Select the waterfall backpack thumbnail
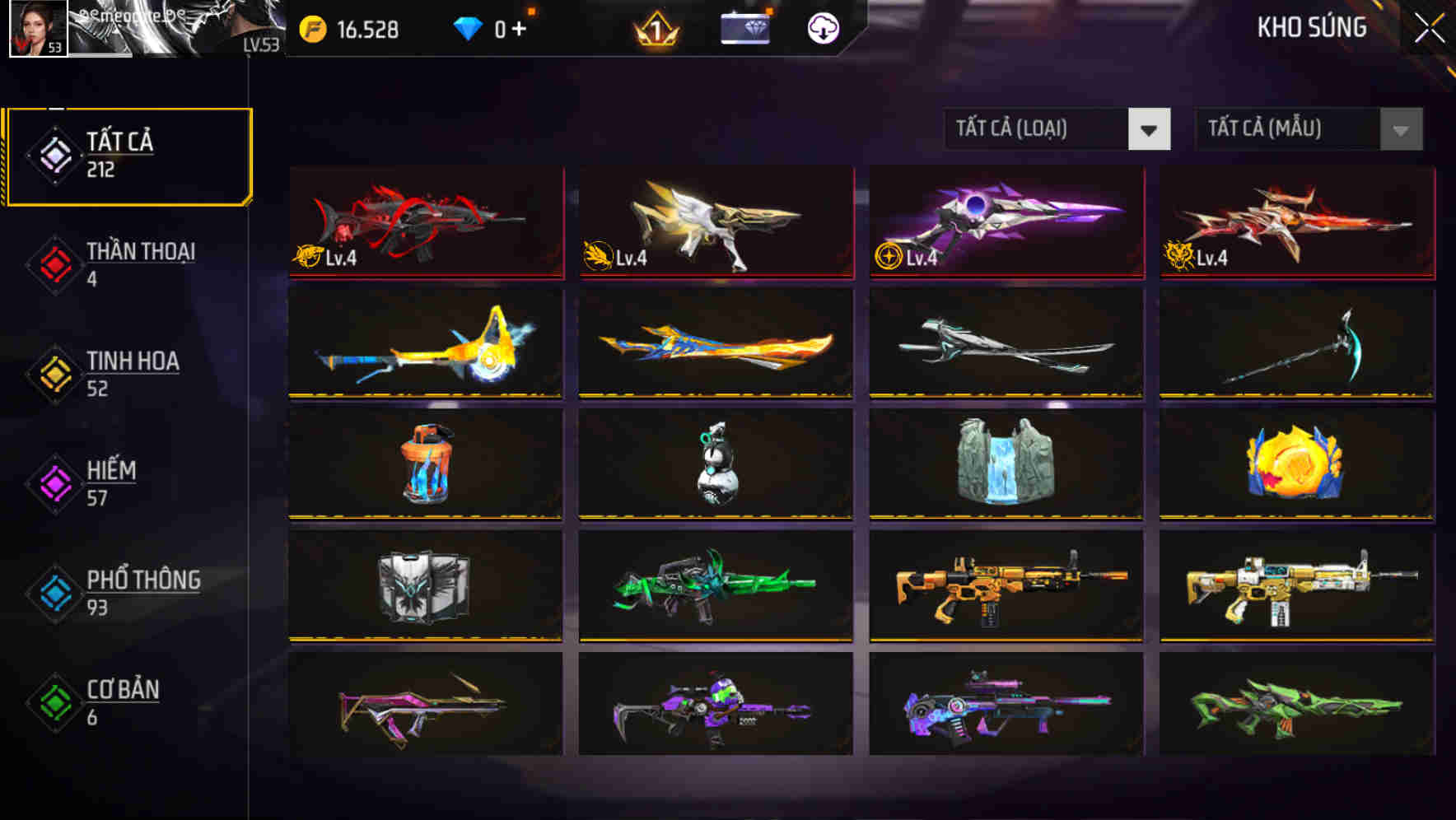This screenshot has width=1456, height=820. pyautogui.click(x=1003, y=465)
